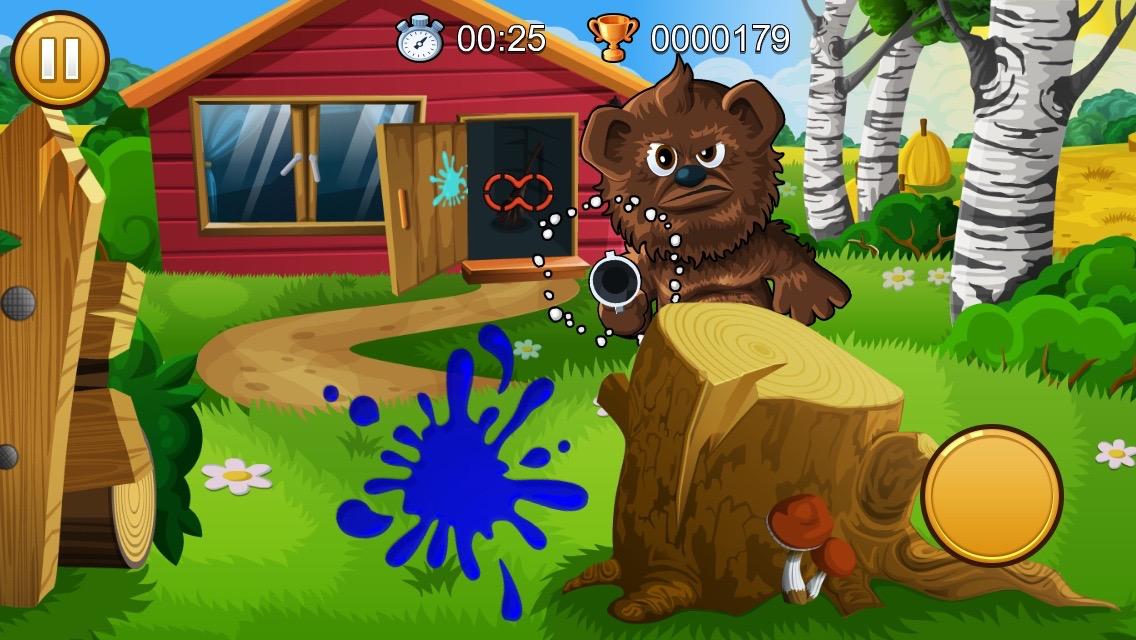Pause the game with the orange pause button
1136x640 pixels.
click(x=59, y=59)
